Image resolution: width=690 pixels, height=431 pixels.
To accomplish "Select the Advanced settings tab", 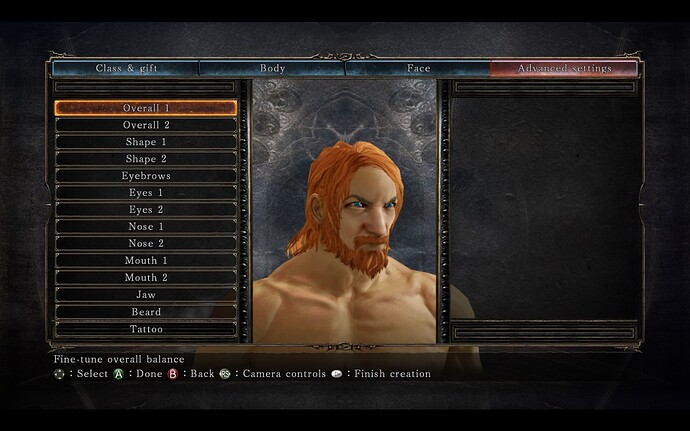I will (x=563, y=69).
